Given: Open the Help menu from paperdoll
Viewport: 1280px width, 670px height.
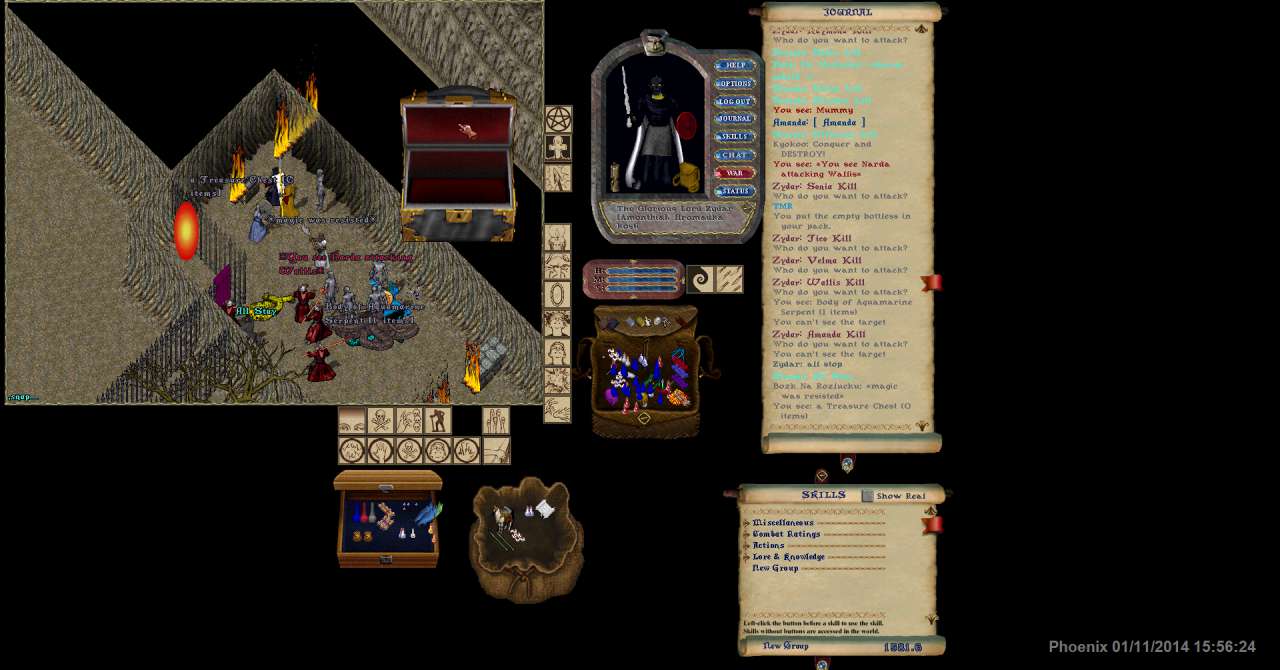Looking at the screenshot, I should pyautogui.click(x=735, y=66).
